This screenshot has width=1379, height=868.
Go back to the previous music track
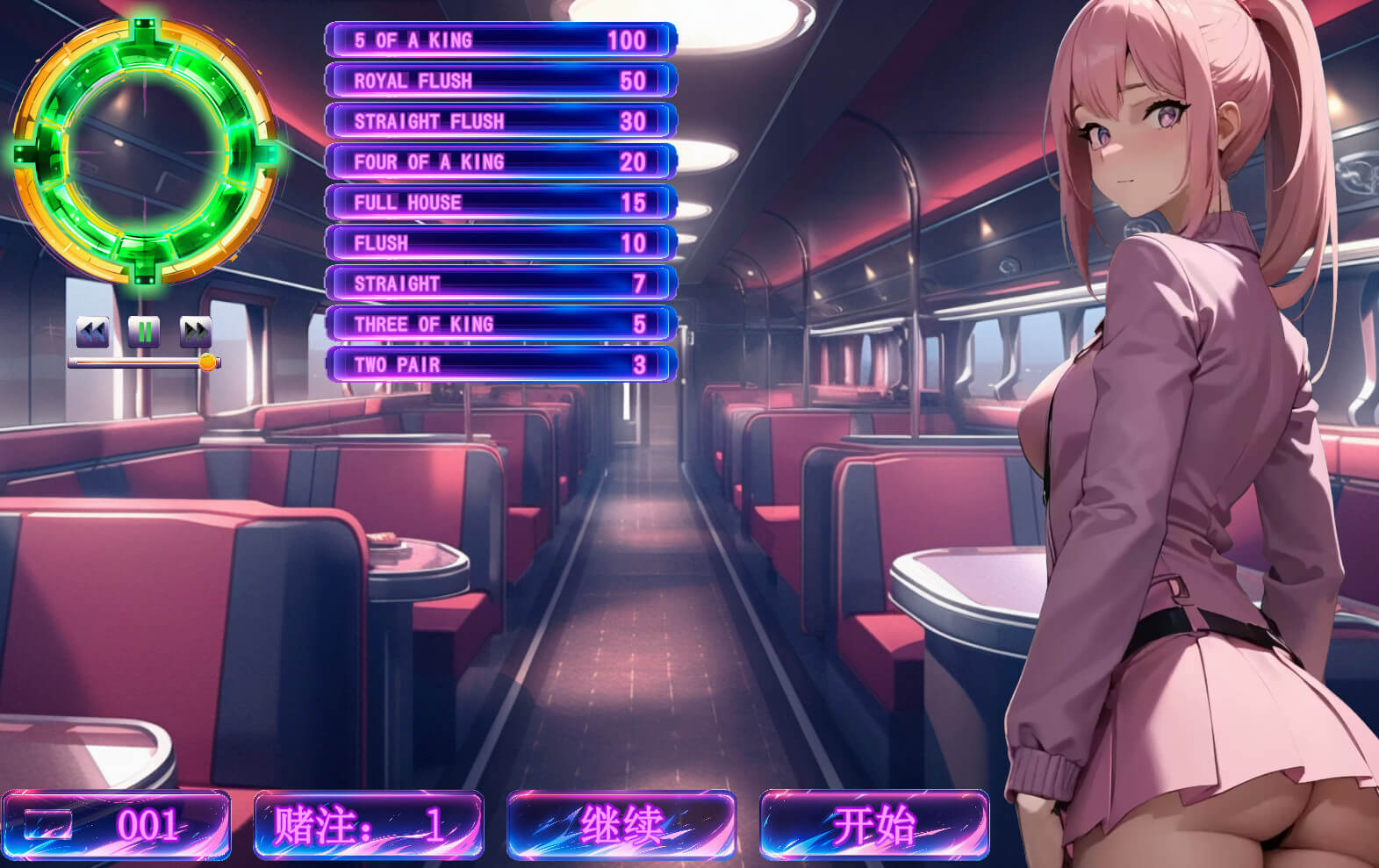click(x=92, y=332)
